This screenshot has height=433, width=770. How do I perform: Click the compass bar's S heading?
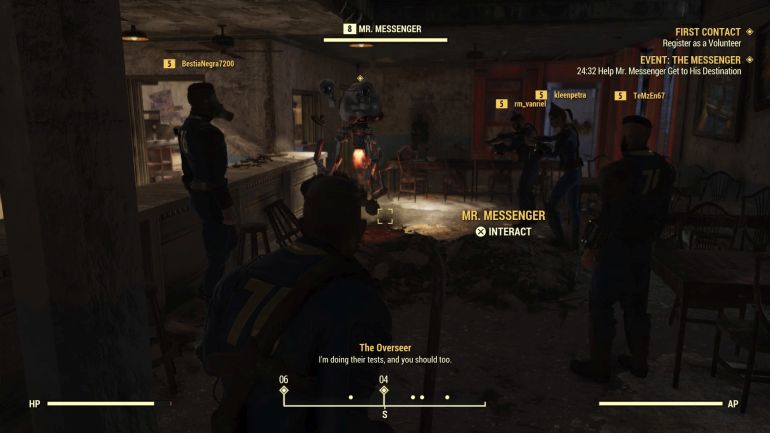point(384,413)
